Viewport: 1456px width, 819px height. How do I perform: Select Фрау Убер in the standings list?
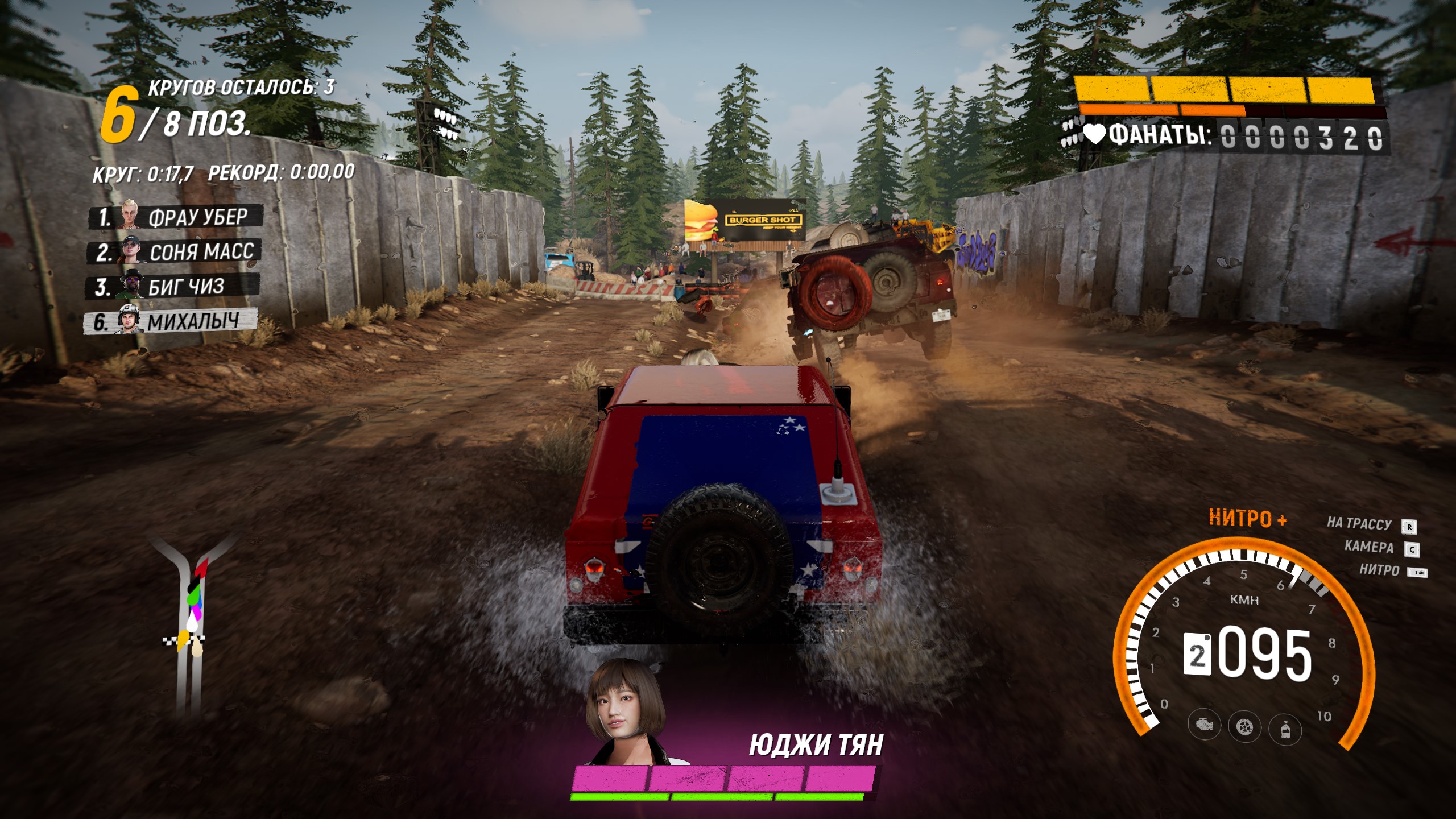(175, 217)
